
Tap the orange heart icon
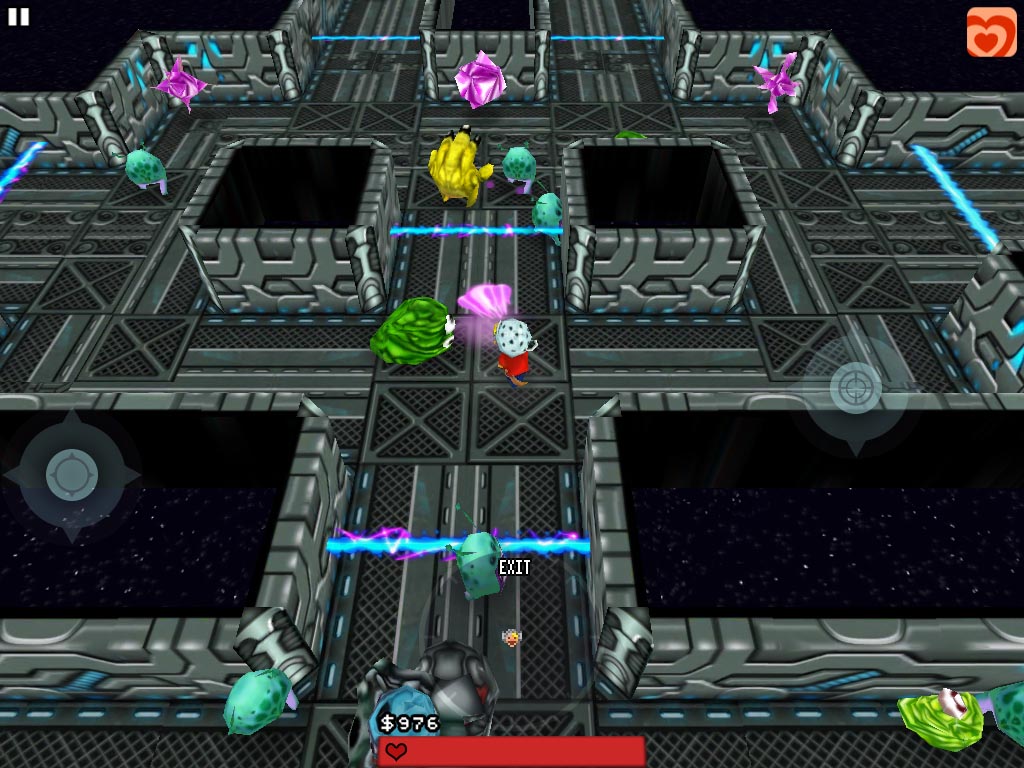pos(991,32)
